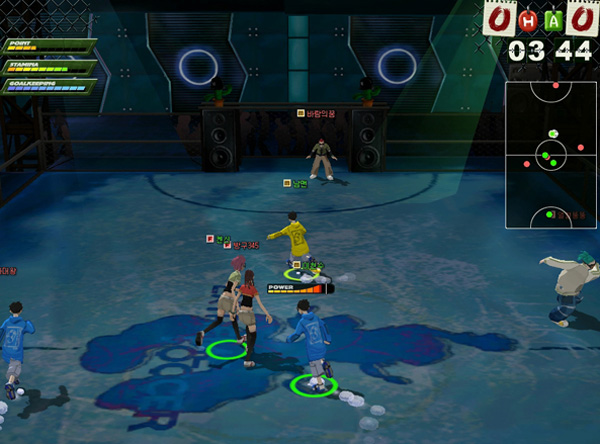Click the soccer field minimap
The width and height of the screenshot is (600, 444).
(550, 155)
